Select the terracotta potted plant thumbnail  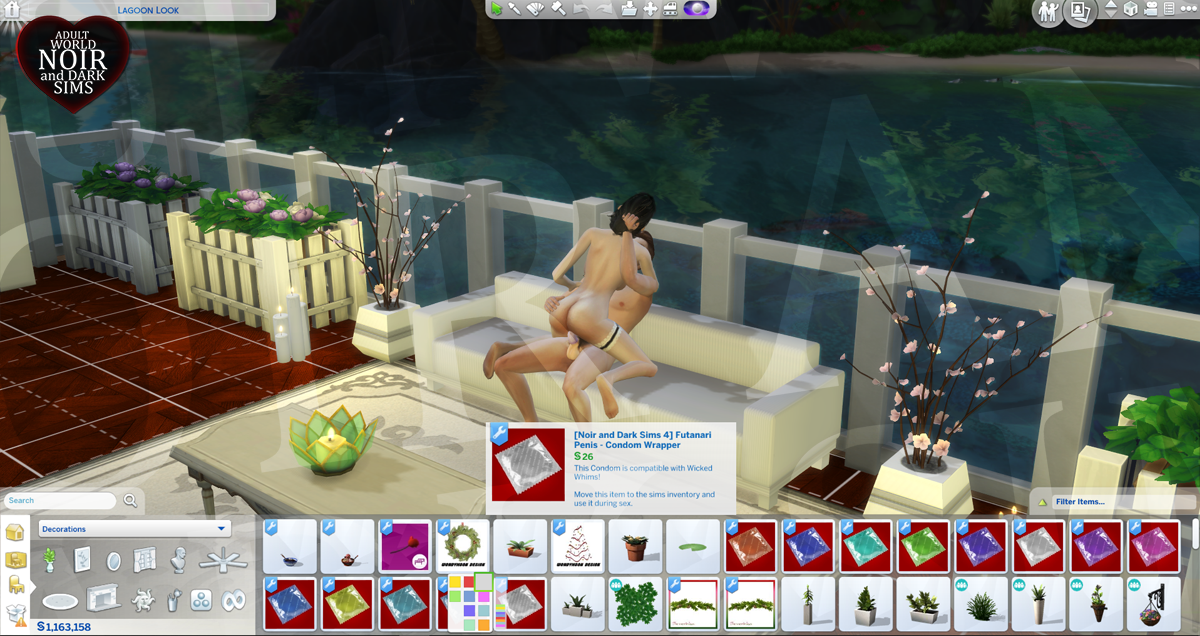[635, 546]
